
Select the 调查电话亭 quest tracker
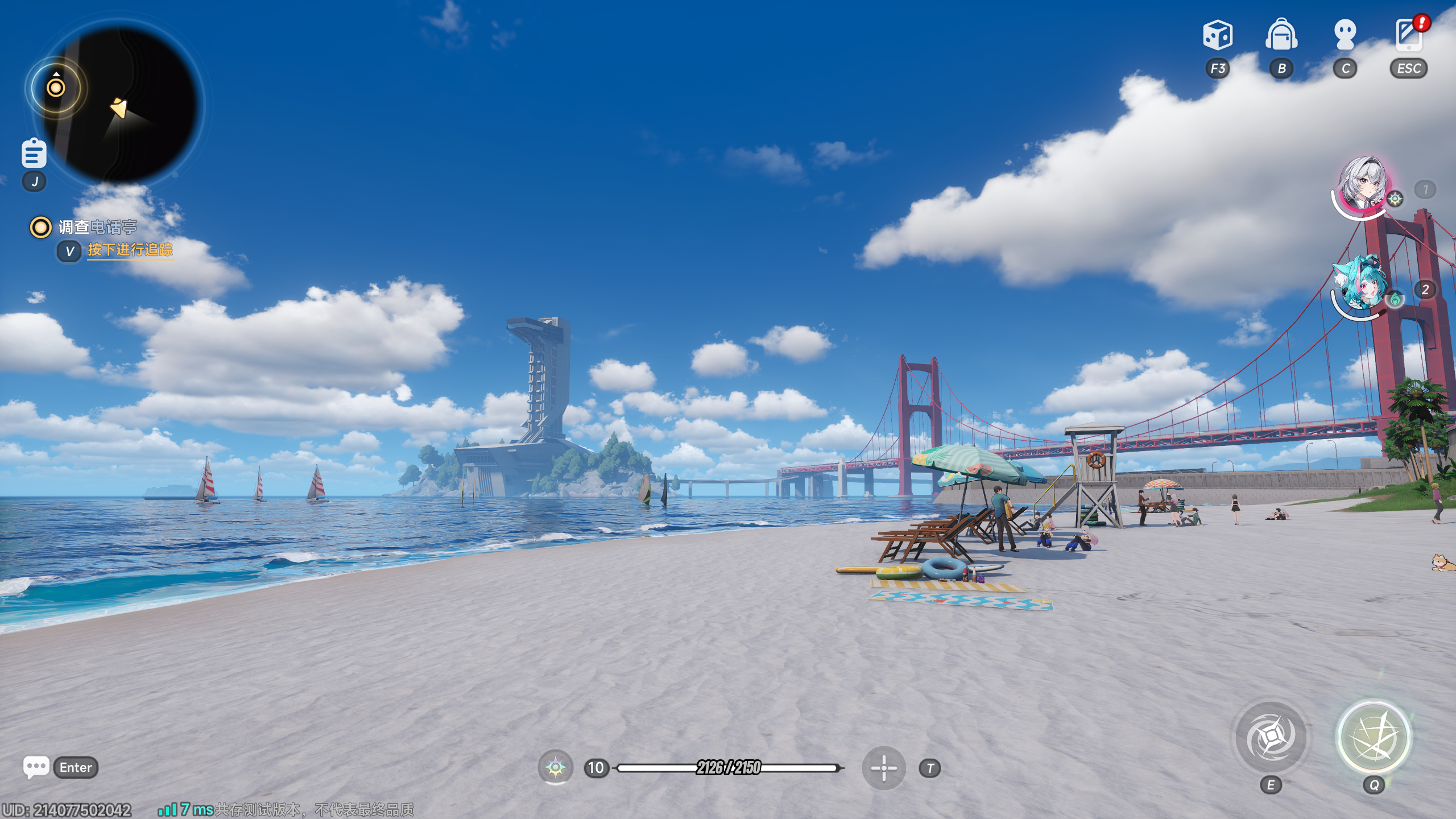[x=97, y=227]
